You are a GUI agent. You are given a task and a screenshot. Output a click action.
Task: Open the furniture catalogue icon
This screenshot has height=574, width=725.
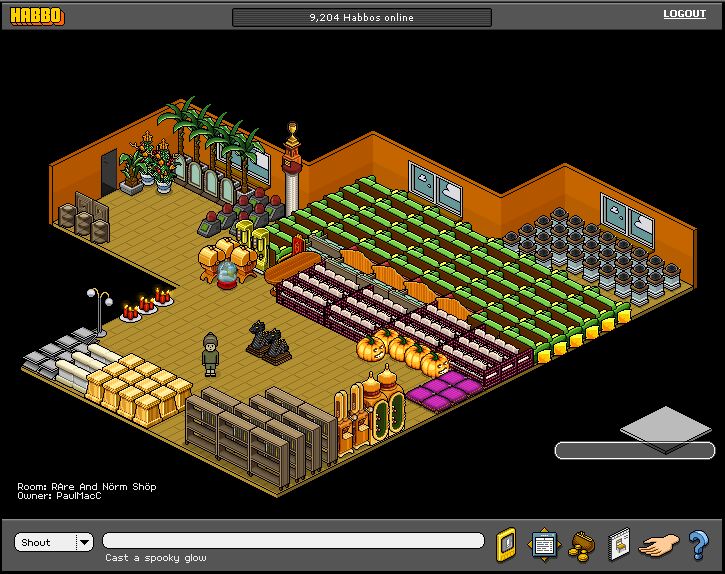point(619,544)
